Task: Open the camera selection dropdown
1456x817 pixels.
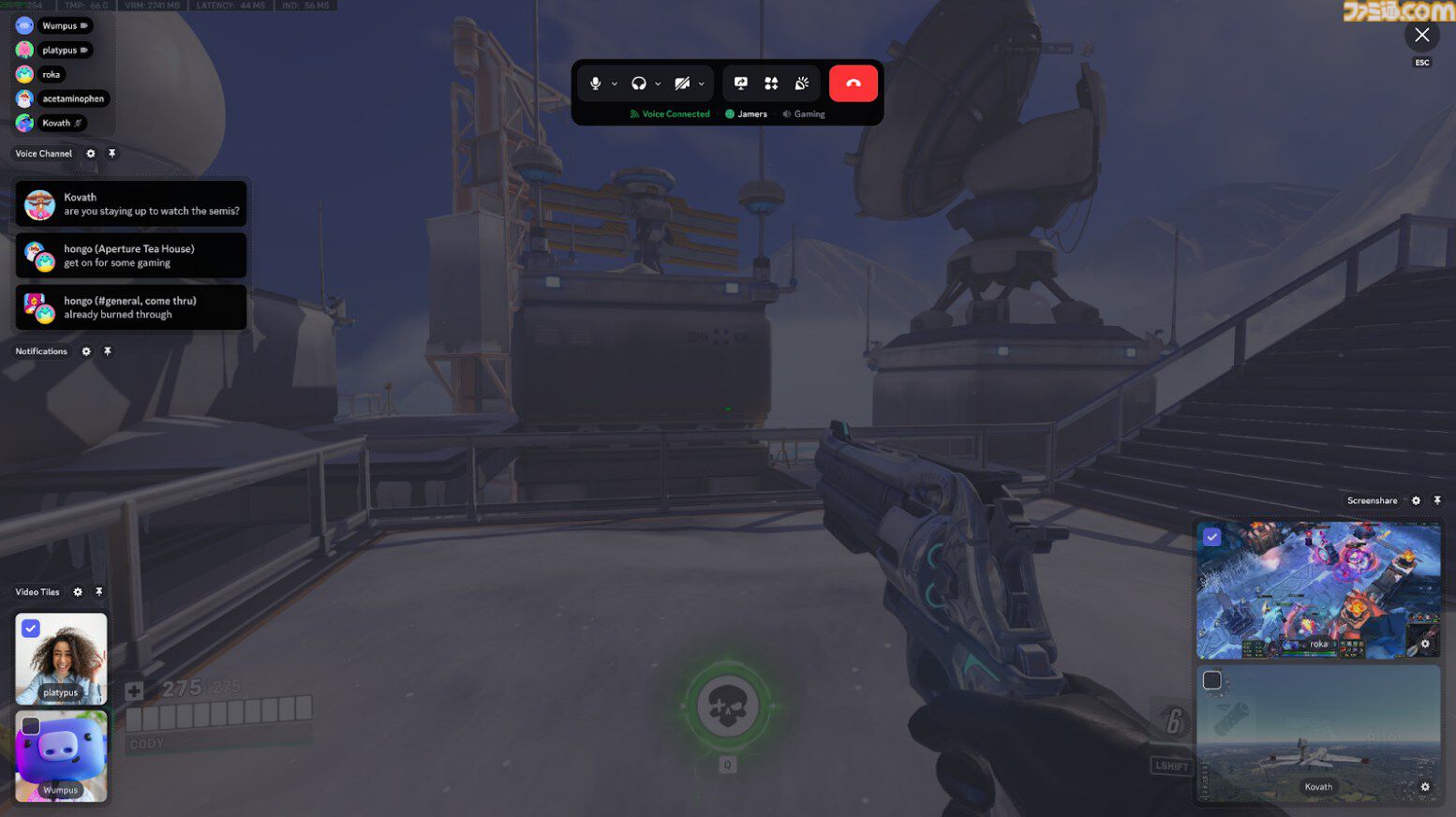Action: (701, 82)
